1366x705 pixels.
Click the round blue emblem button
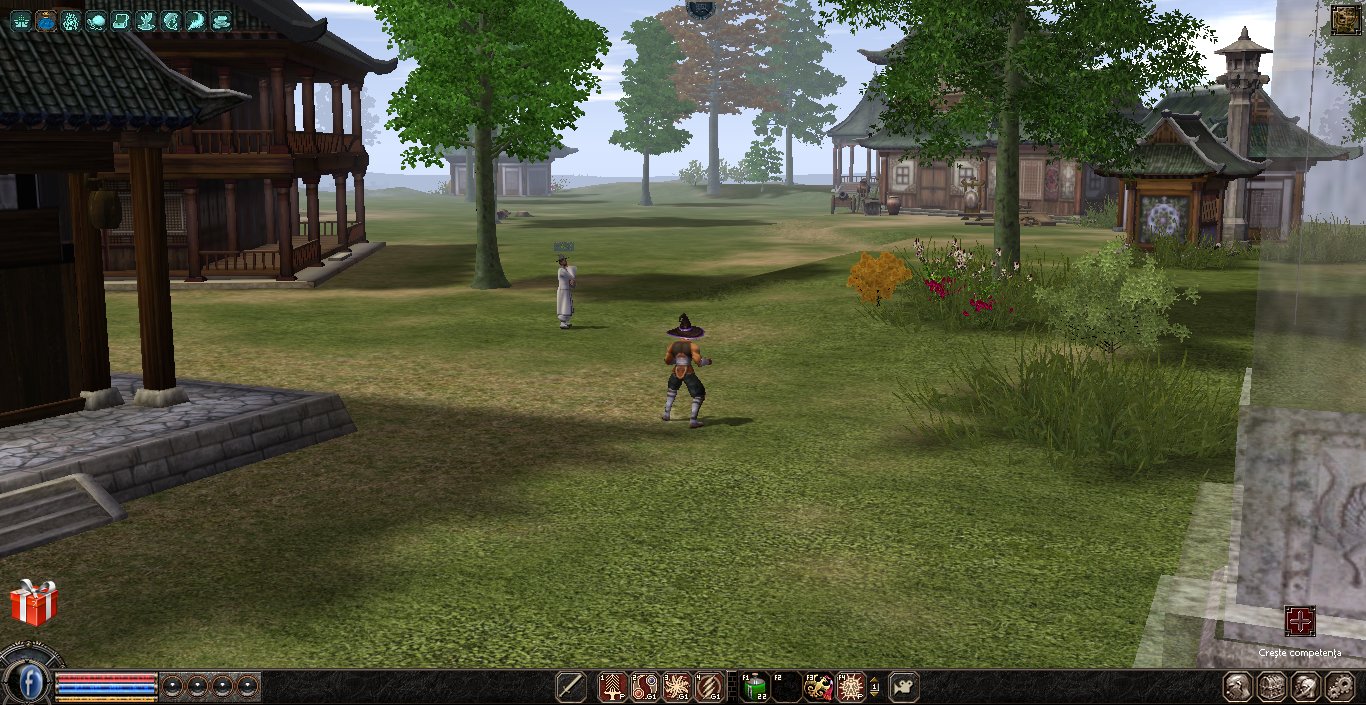tap(31, 683)
